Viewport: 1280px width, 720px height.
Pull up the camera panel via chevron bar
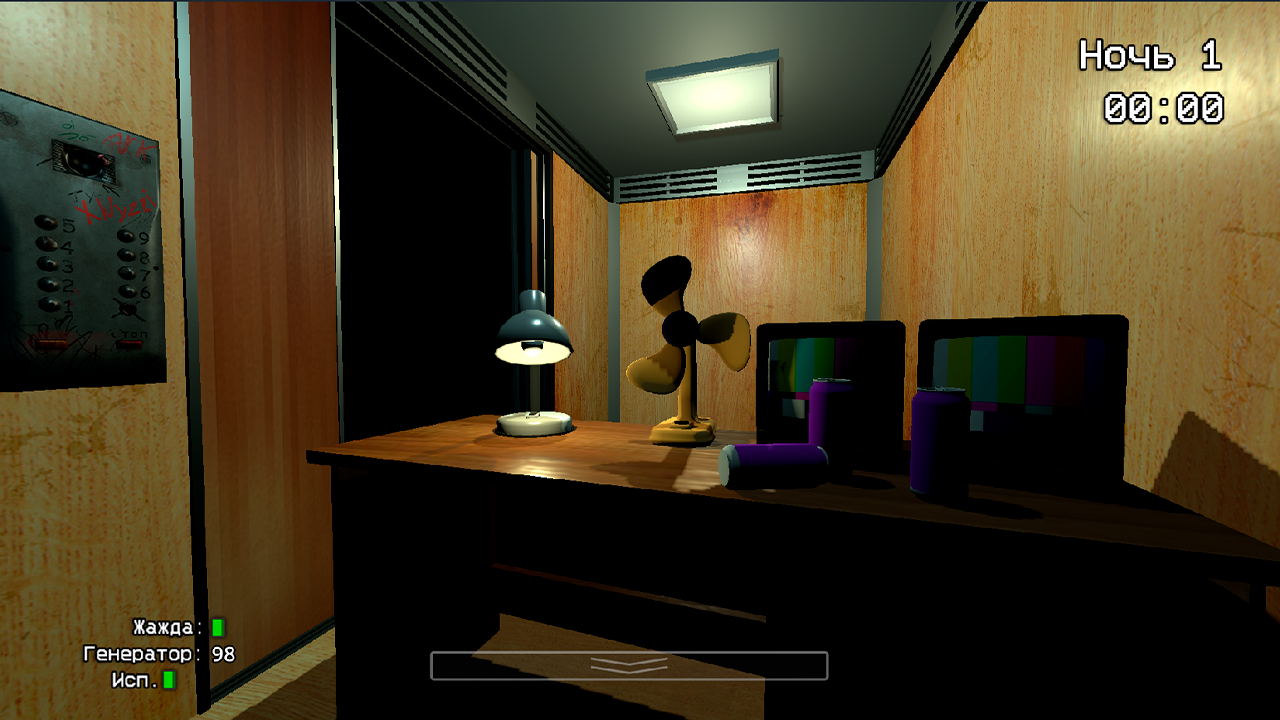(x=628, y=663)
